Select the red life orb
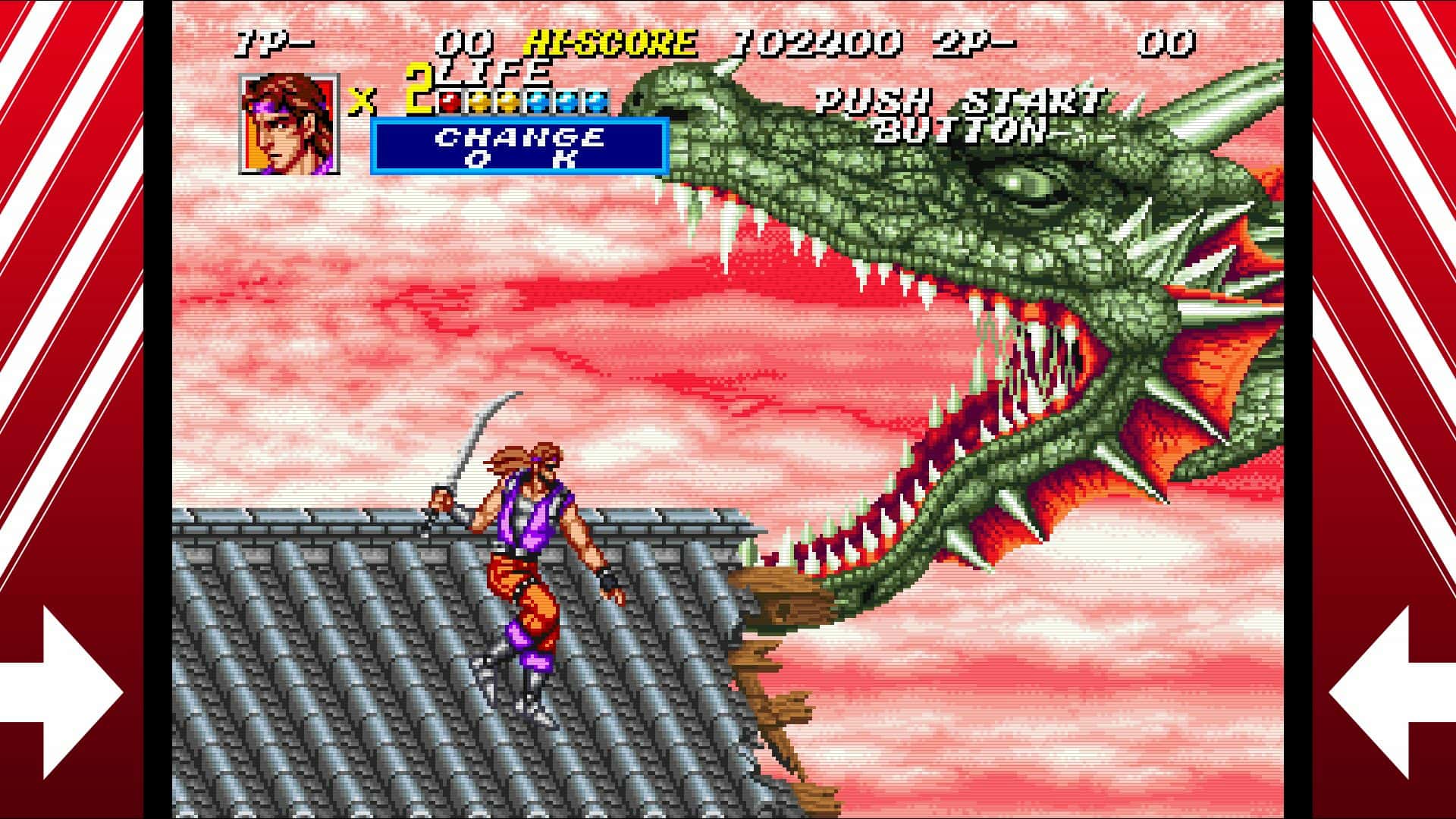The image size is (1456, 819). [450, 102]
